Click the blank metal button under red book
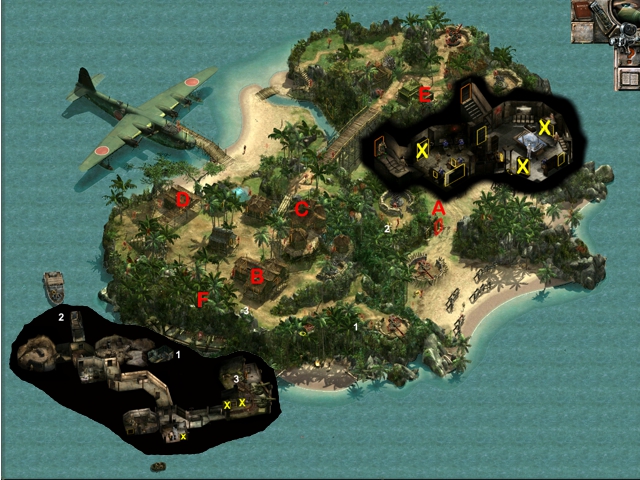The height and width of the screenshot is (480, 640). pos(582,32)
